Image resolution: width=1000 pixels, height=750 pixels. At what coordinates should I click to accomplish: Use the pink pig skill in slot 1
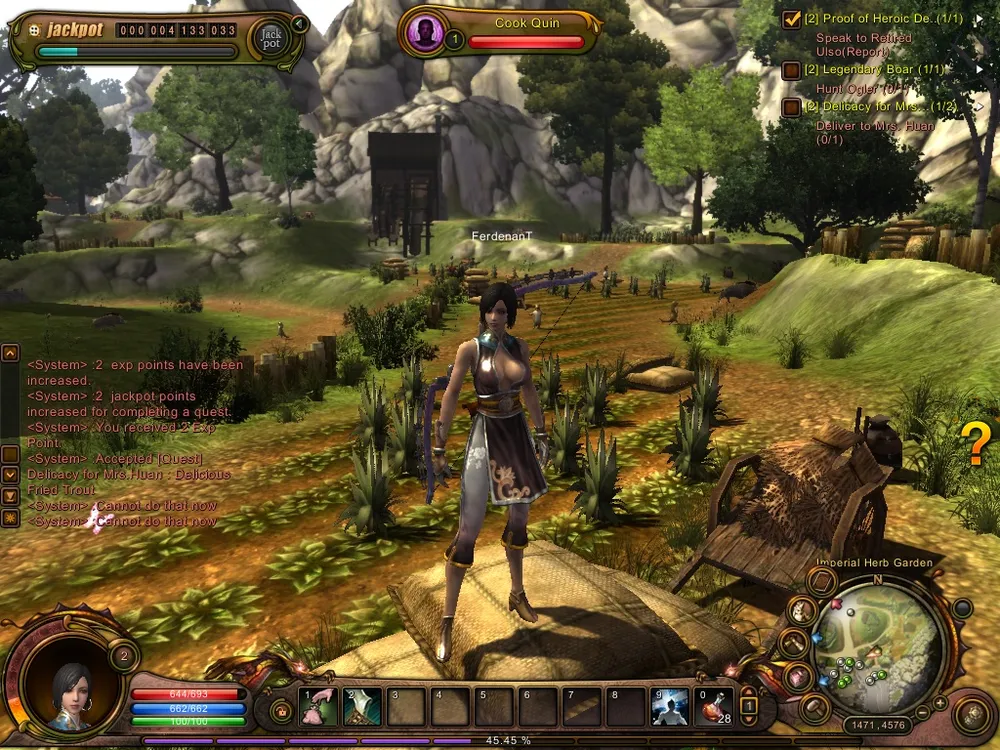tap(318, 706)
